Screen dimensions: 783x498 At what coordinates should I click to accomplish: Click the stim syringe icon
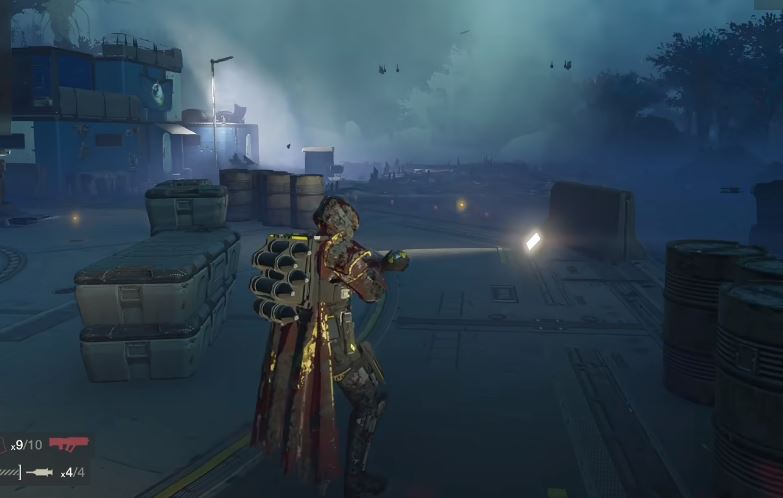click(40, 472)
